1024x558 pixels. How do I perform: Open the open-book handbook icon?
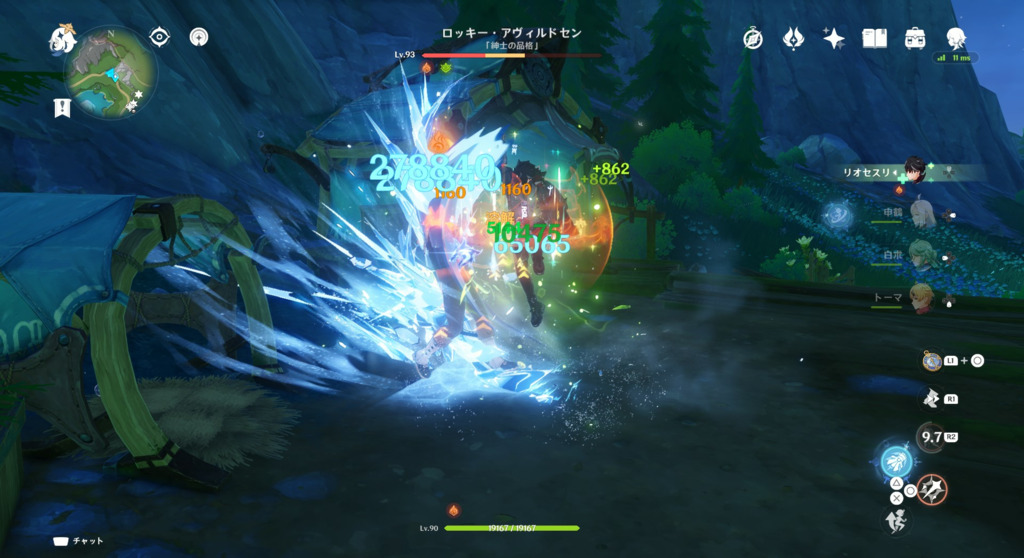click(x=875, y=38)
